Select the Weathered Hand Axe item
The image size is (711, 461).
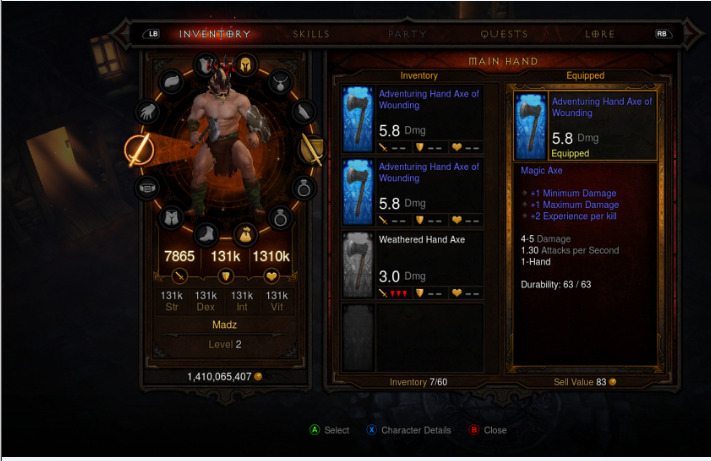413,264
